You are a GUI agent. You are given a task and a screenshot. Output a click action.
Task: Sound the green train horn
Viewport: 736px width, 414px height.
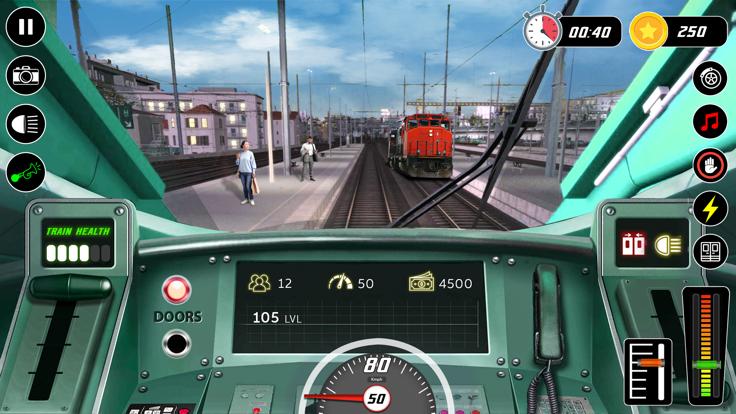point(26,173)
